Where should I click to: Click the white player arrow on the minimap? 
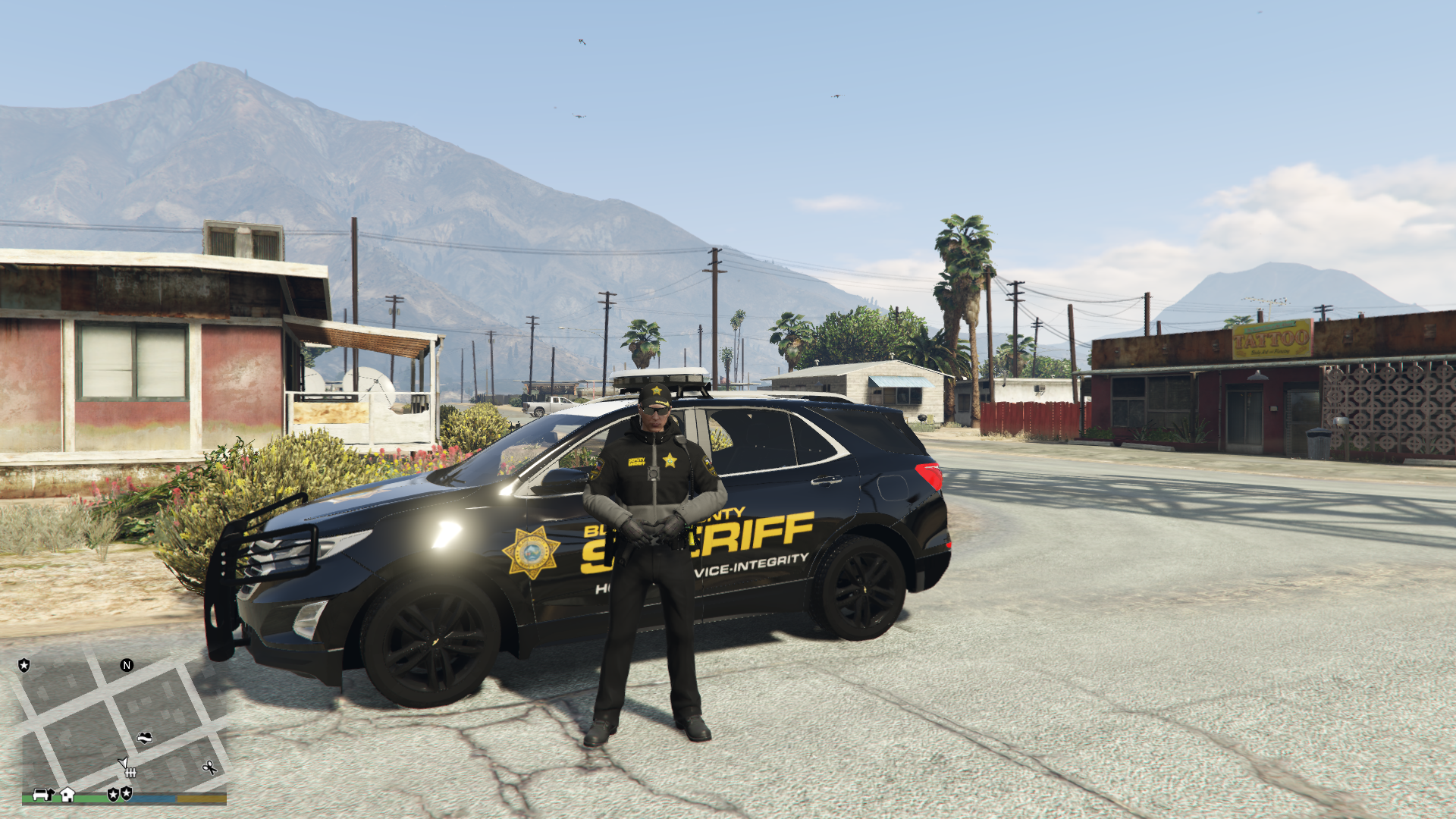tap(123, 761)
